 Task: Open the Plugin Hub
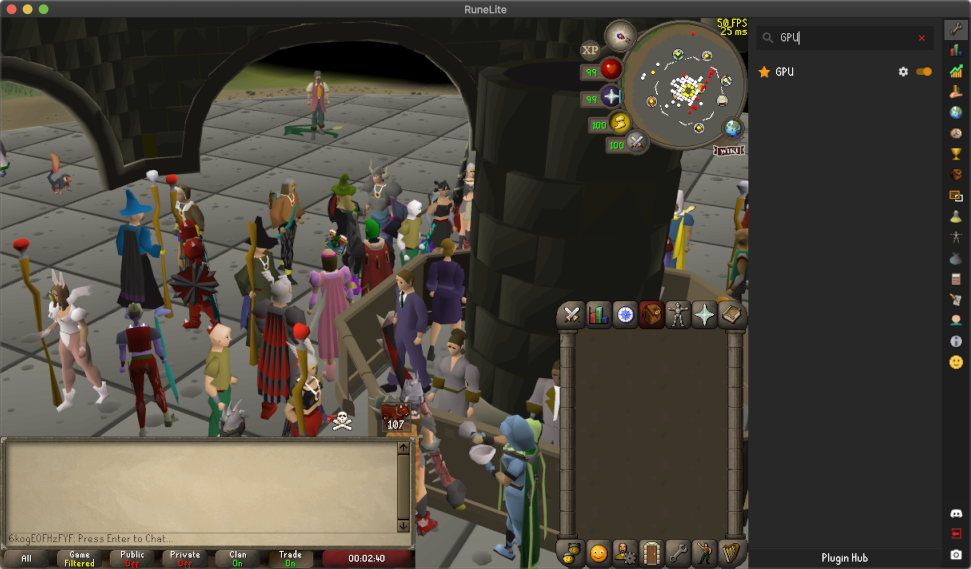click(844, 558)
